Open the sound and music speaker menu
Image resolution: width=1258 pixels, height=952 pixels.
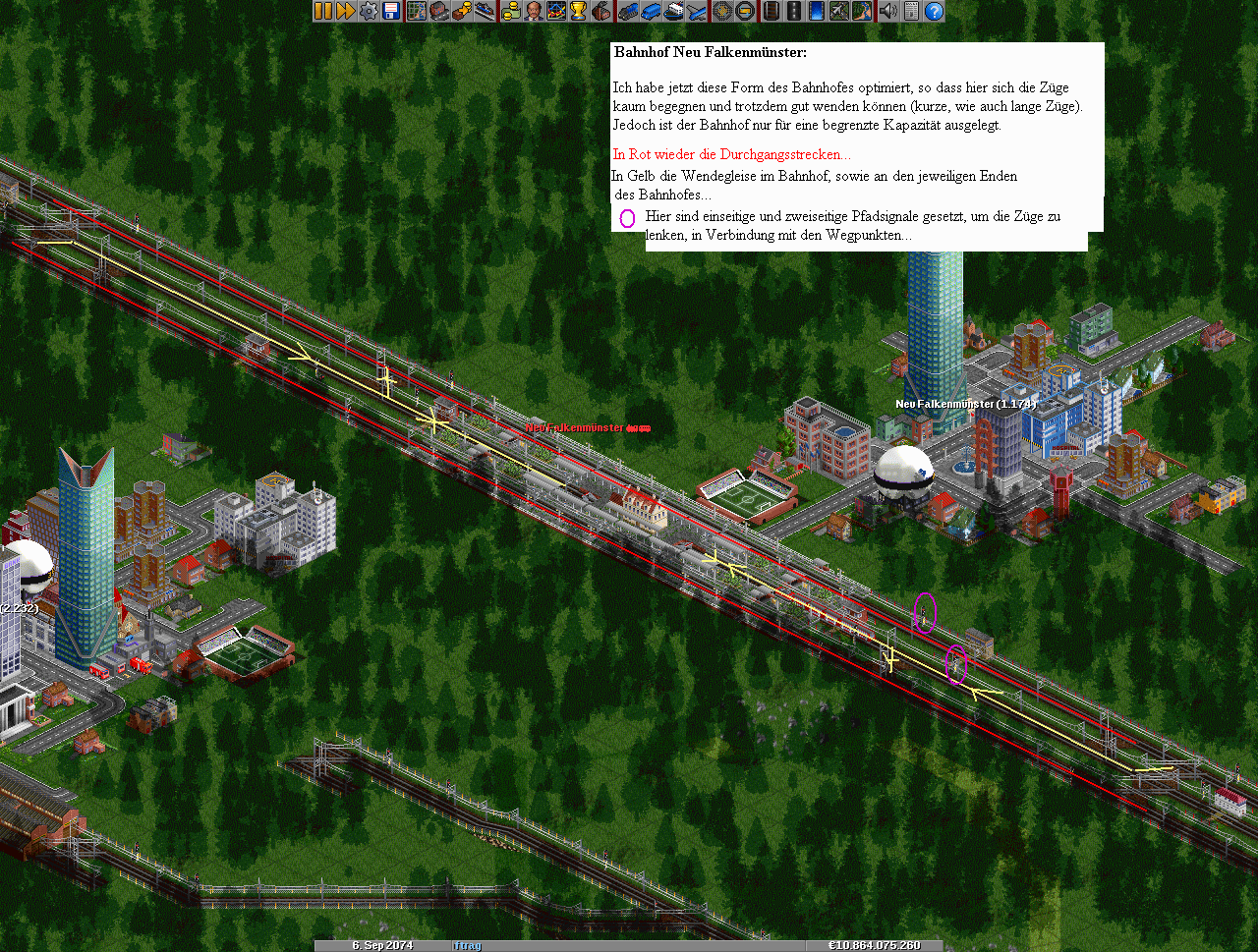(887, 11)
